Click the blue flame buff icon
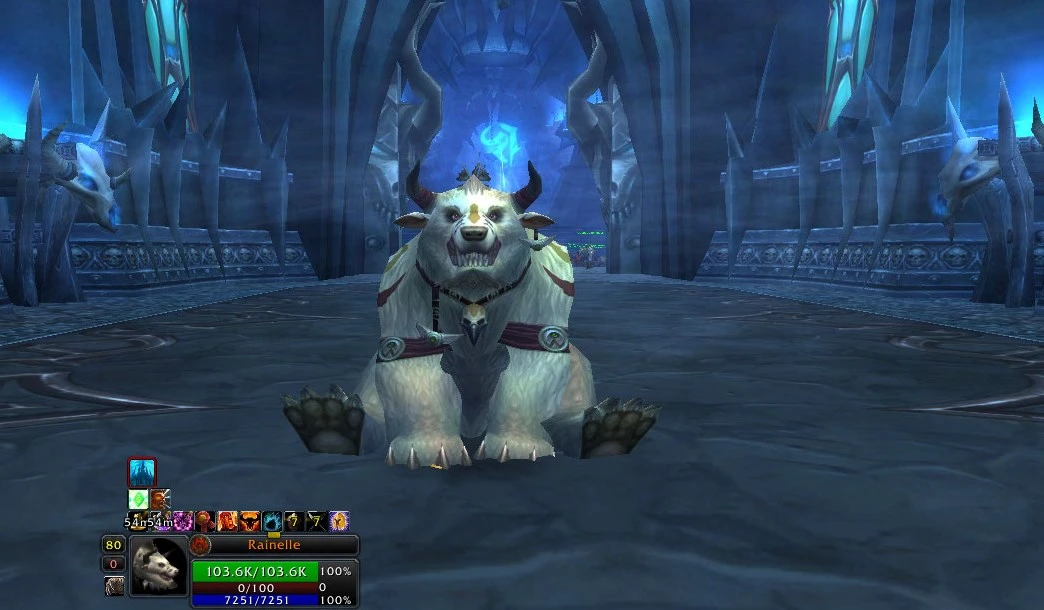The image size is (1044, 610). (271, 521)
